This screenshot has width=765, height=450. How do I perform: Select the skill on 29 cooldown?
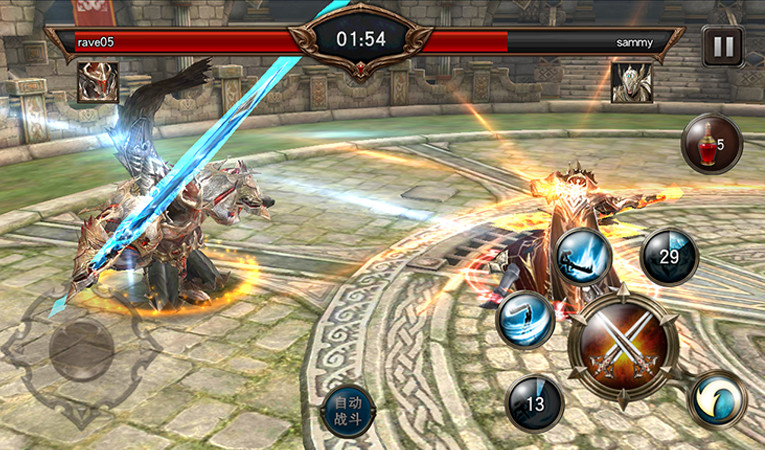pos(669,258)
